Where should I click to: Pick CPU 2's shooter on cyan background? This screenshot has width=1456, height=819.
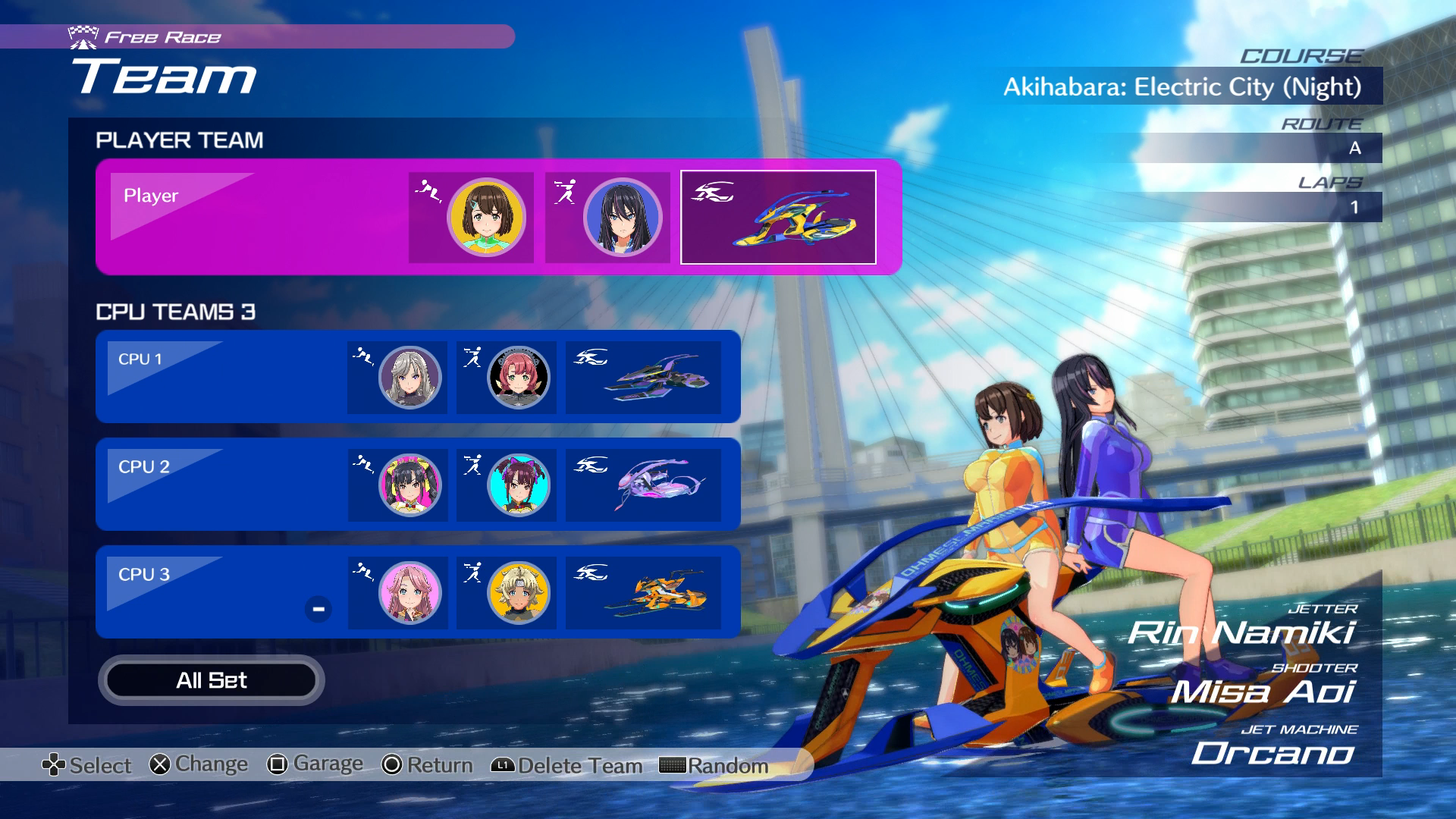coord(519,485)
